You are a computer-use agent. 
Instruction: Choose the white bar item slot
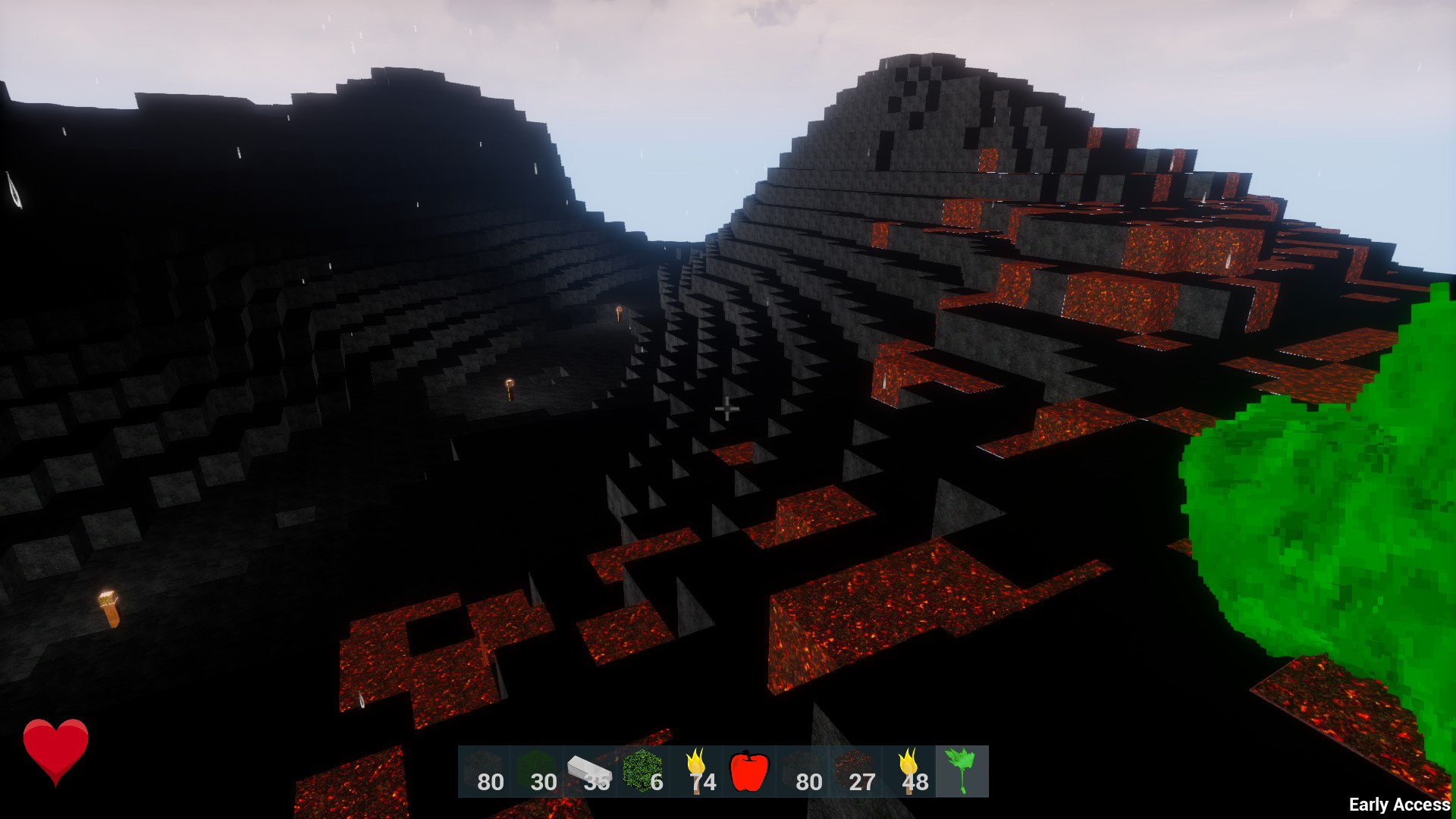click(590, 771)
